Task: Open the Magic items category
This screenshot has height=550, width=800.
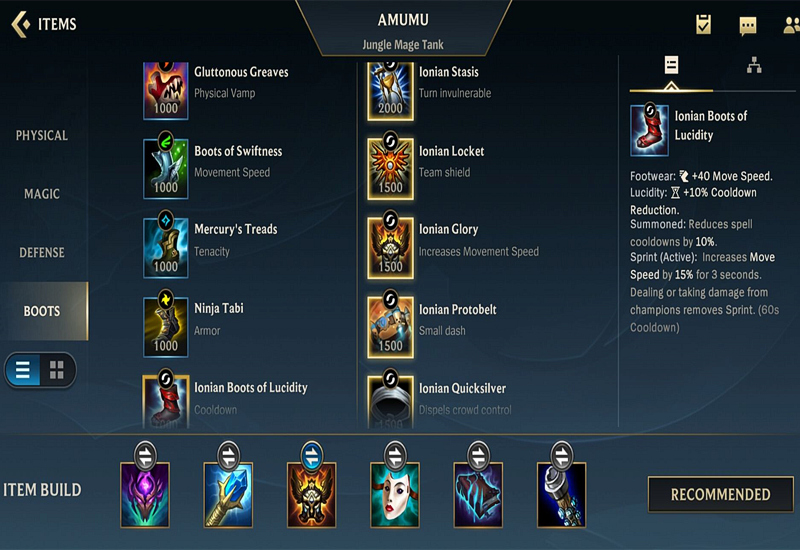Action: point(42,194)
